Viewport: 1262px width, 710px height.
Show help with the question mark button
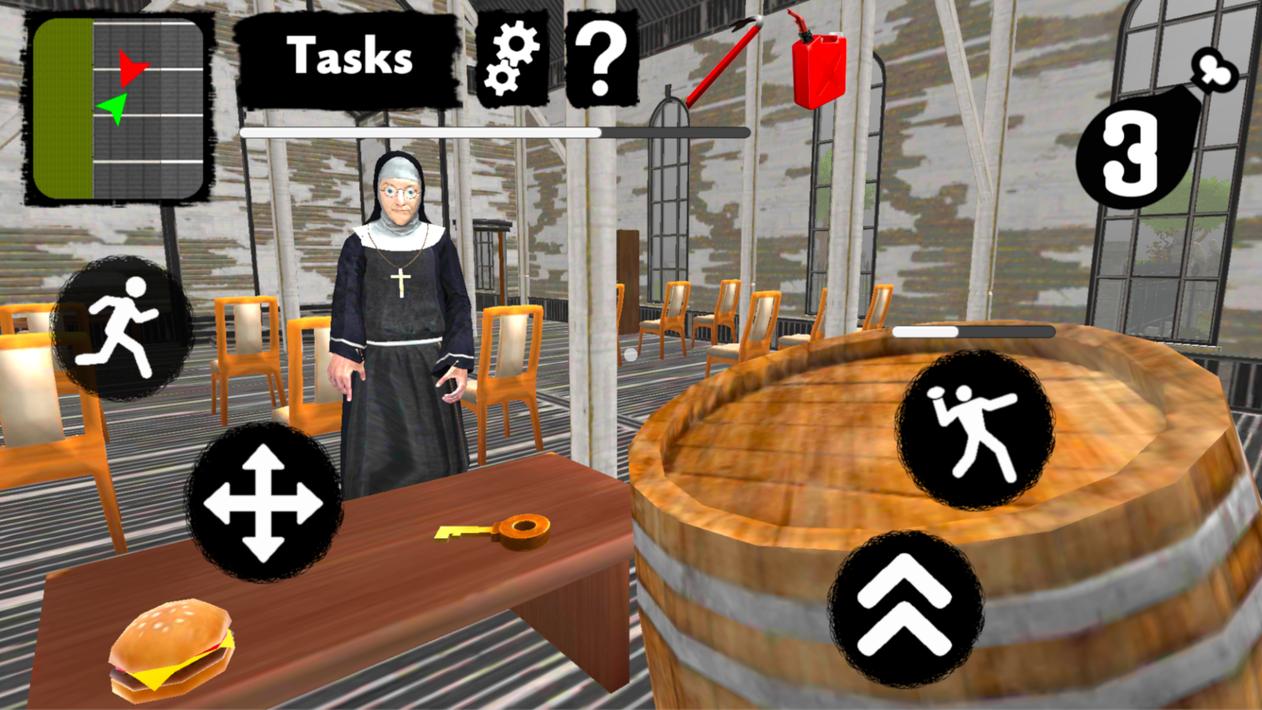click(x=601, y=58)
